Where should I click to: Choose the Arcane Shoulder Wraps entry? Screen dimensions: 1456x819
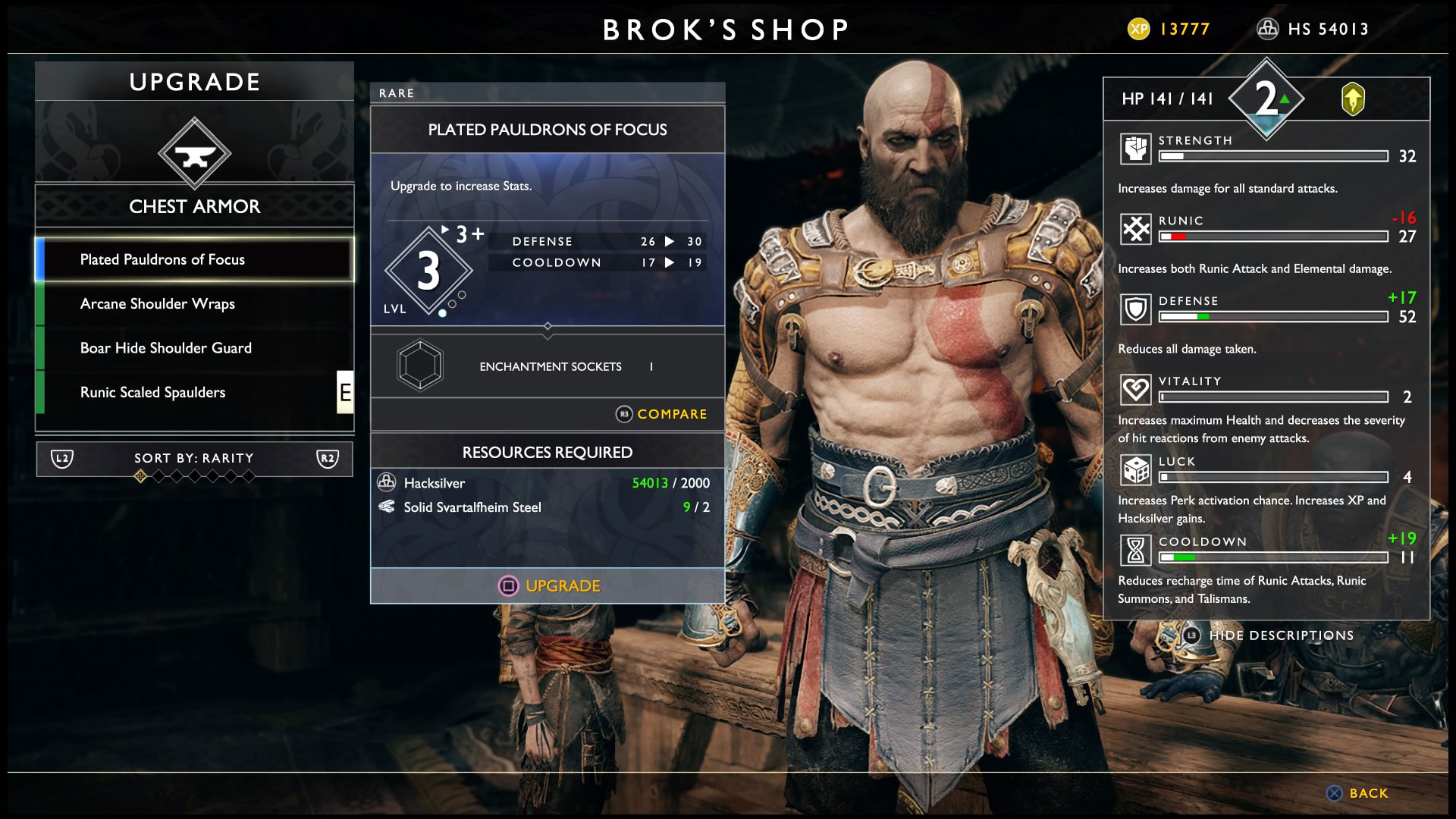tap(194, 304)
